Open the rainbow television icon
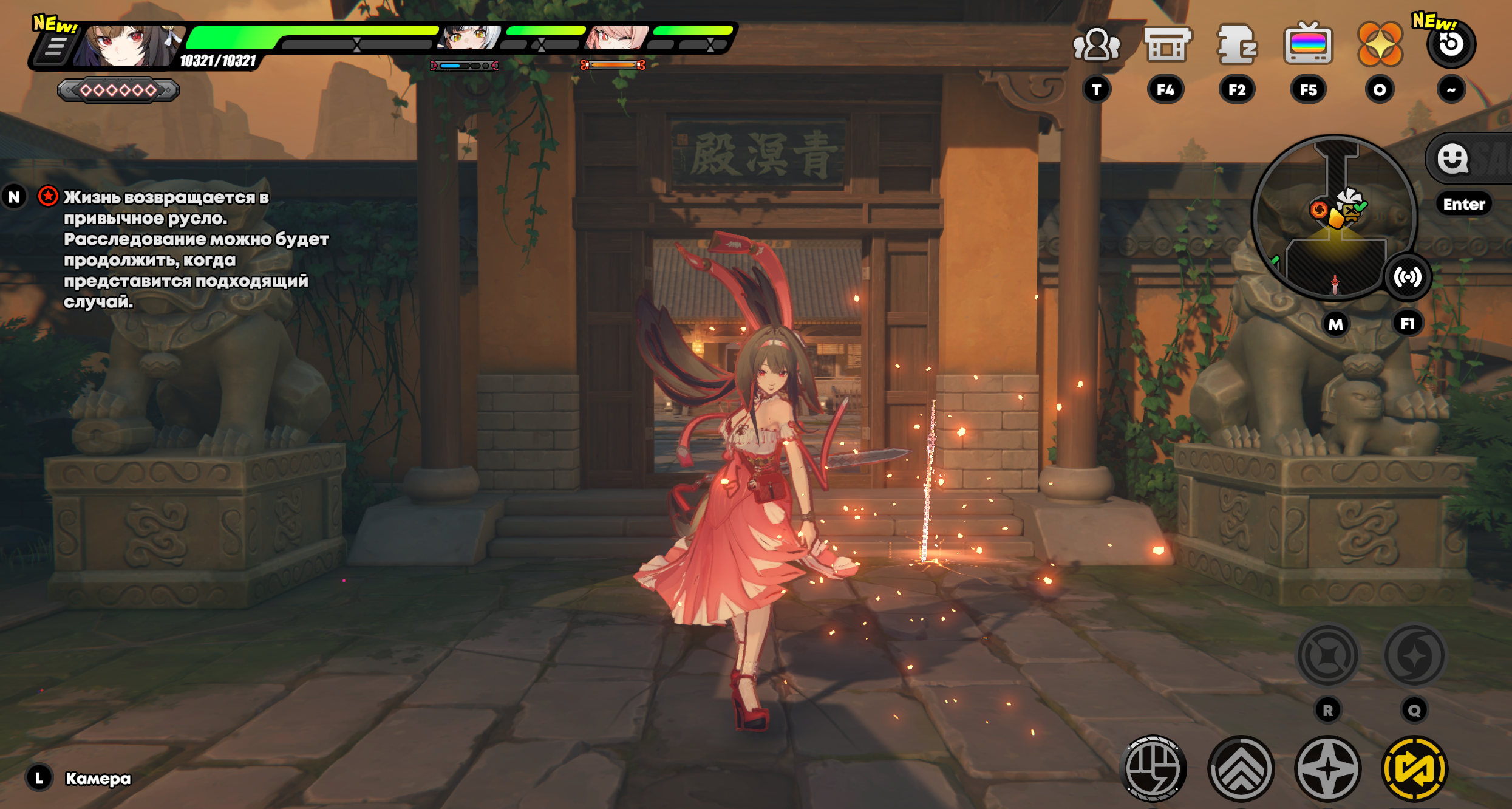This screenshot has height=809, width=1512. pos(1308,44)
